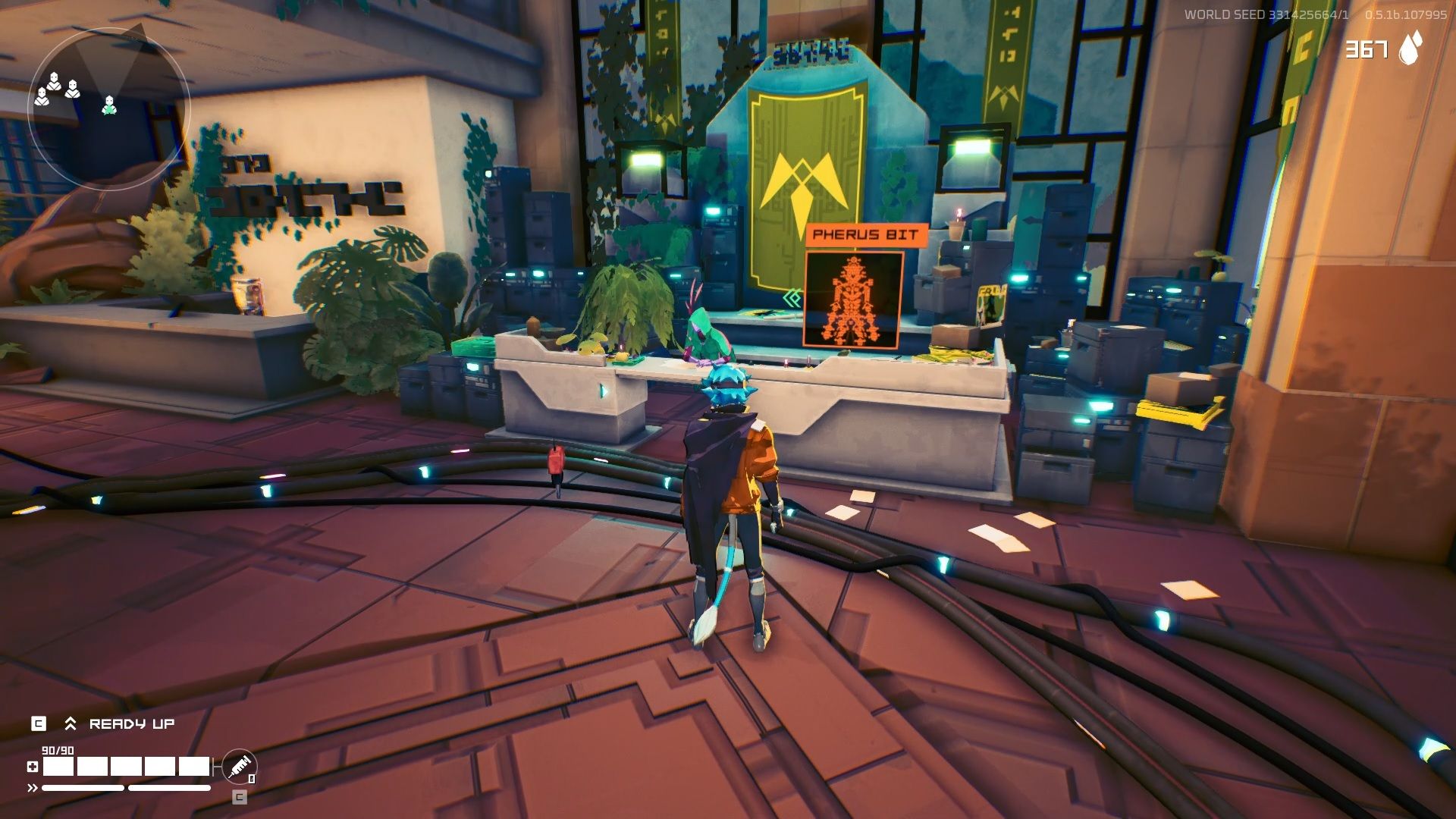This screenshot has height=819, width=1456.
Task: Click the health plus icon
Action: click(33, 768)
